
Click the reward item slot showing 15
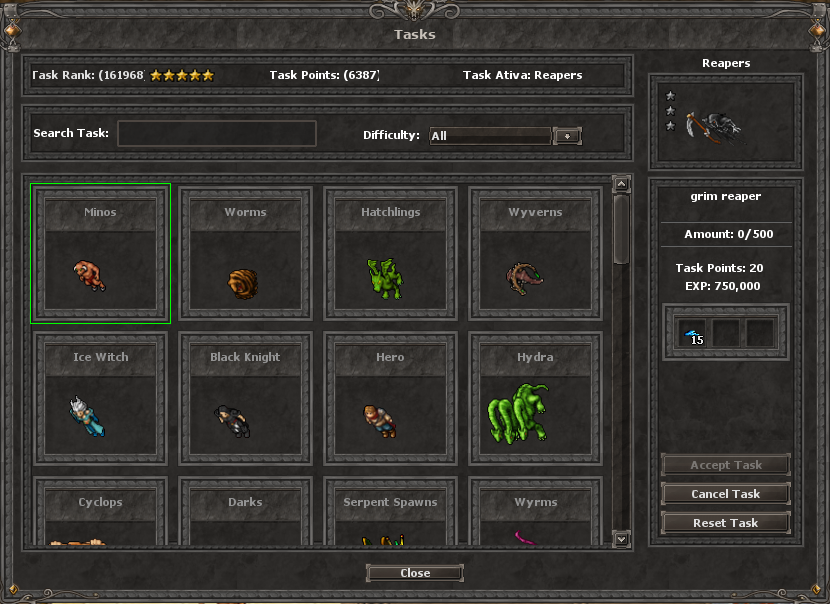click(692, 333)
